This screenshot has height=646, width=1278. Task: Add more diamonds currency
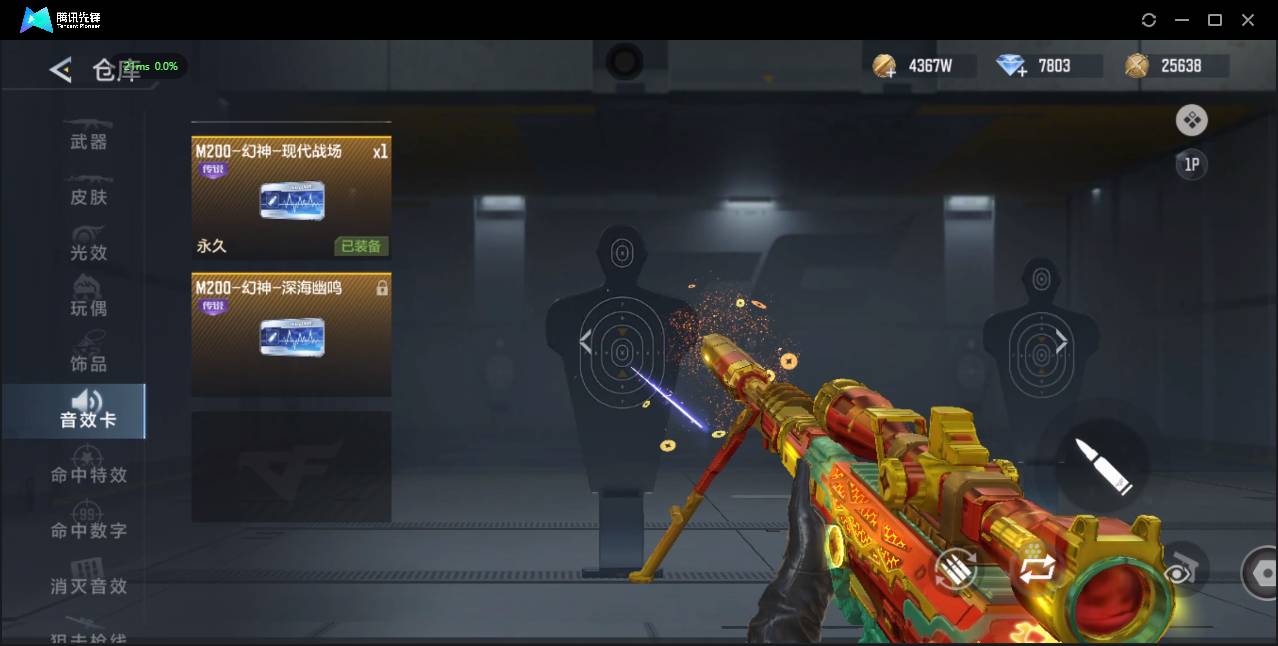(1012, 67)
